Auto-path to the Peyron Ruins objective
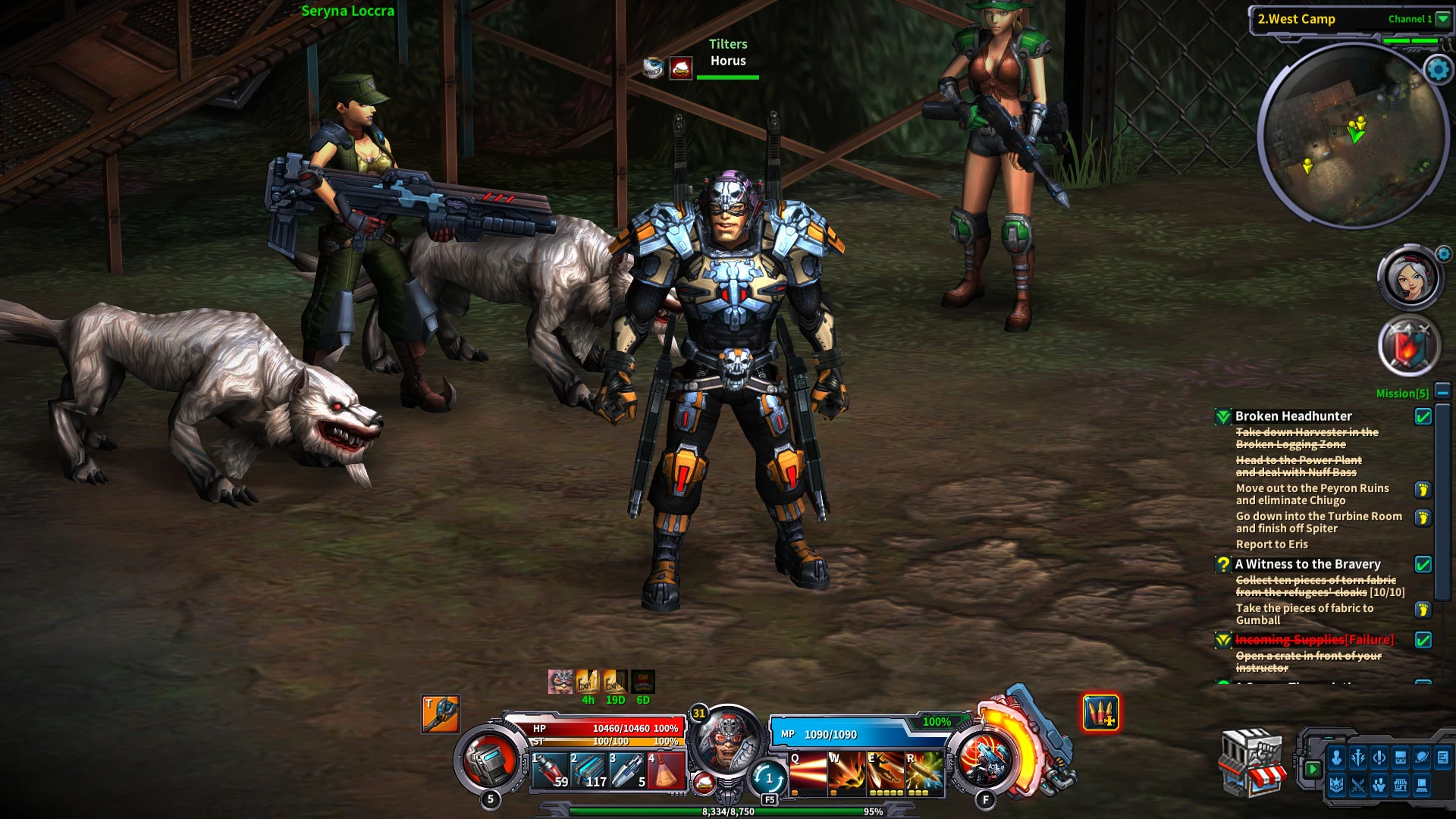This screenshot has height=819, width=1456. 1423,490
